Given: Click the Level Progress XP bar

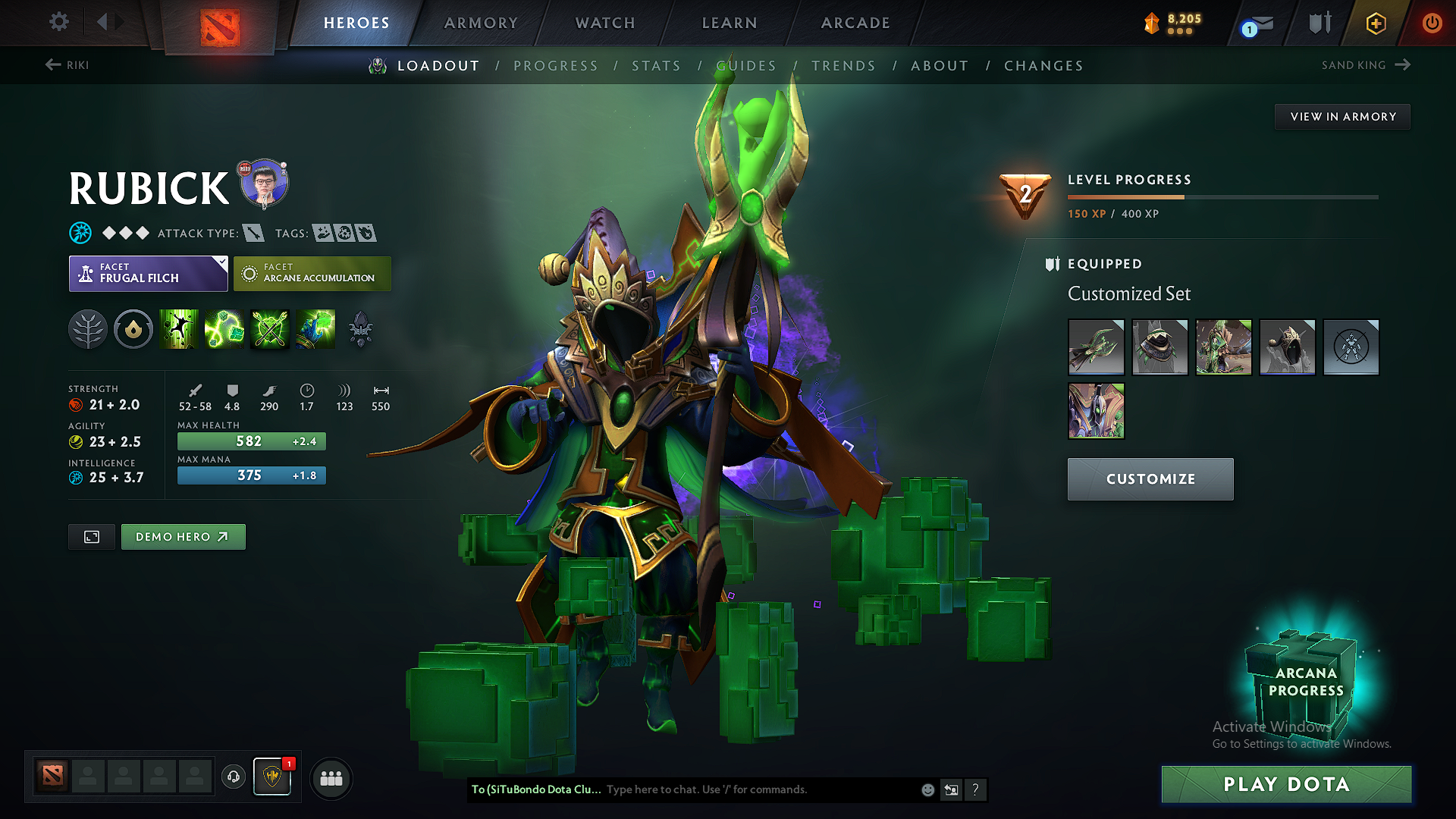Looking at the screenshot, I should coord(1221,196).
